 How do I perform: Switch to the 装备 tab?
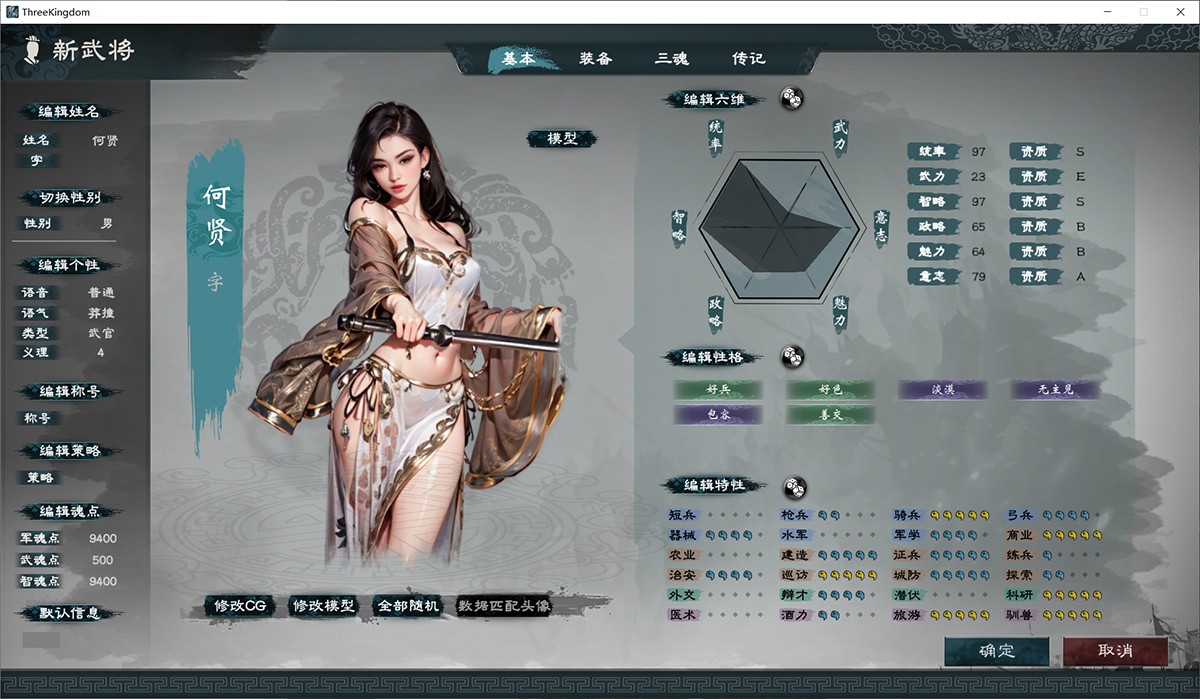click(x=595, y=59)
